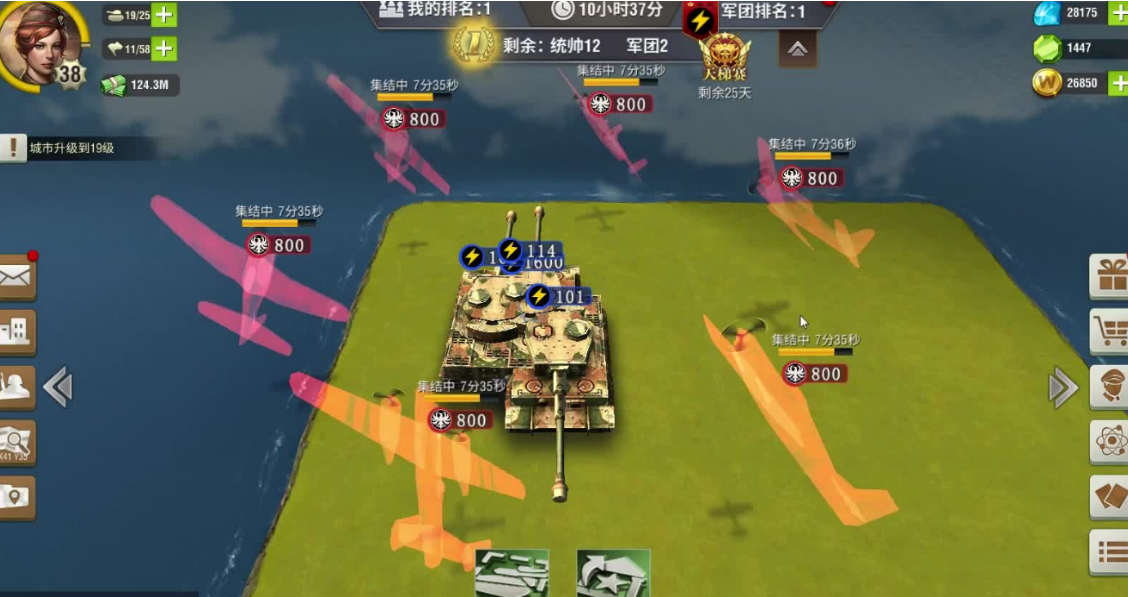Add blue diamonds with plus button
The width and height of the screenshot is (1128, 597).
(x=1118, y=13)
